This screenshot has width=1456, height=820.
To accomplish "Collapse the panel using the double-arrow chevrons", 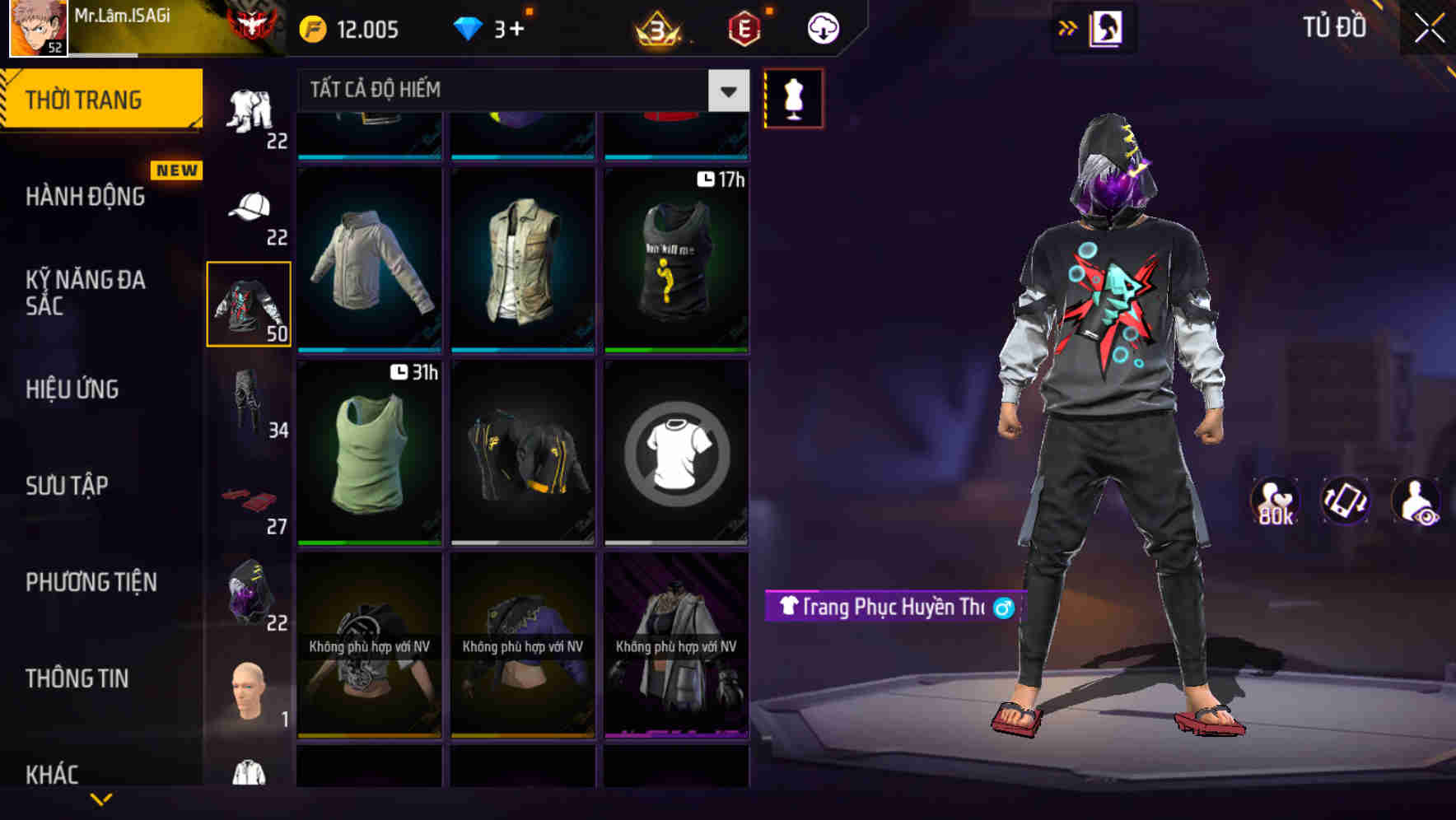I will tap(1069, 27).
